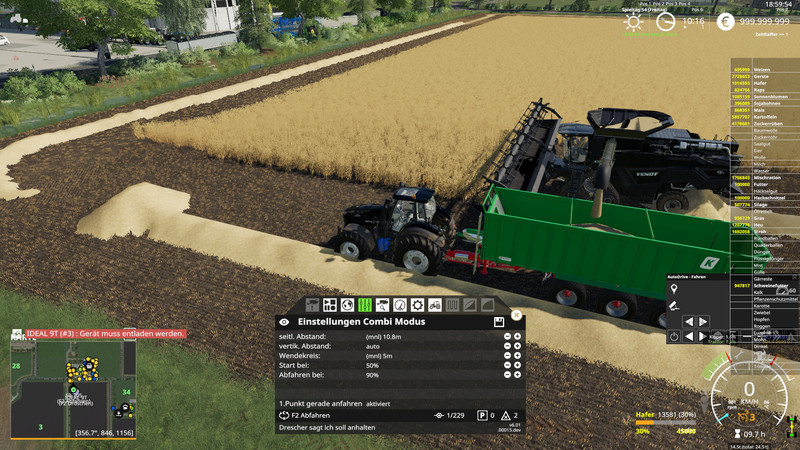800x450 pixels.
Task: Increase the seitl. Abstand value
Action: [x=517, y=336]
